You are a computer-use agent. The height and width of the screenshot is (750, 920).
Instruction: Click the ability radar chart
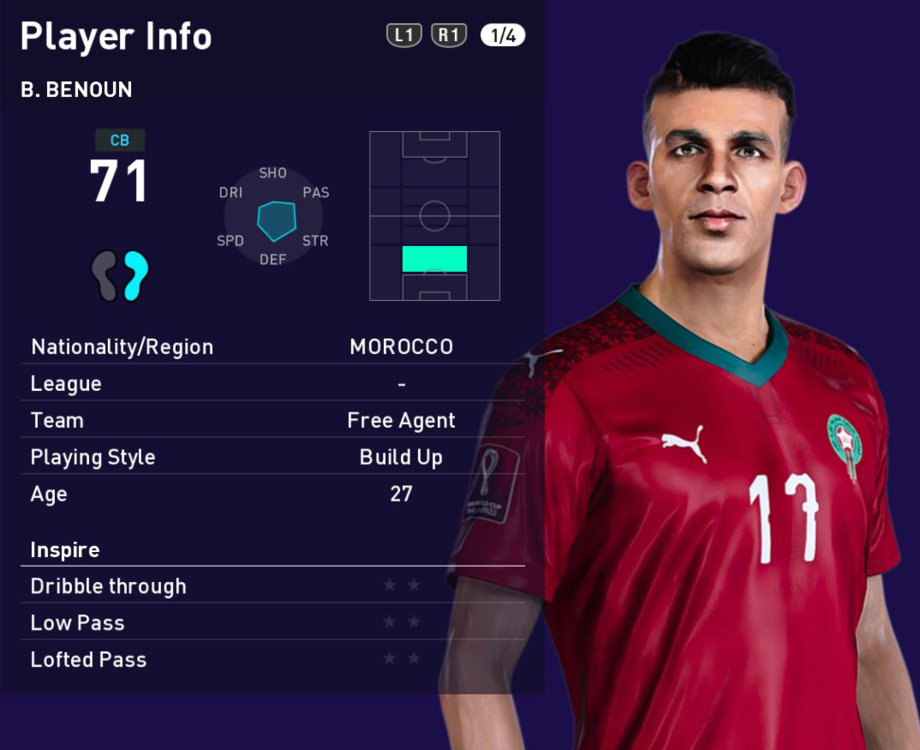(x=274, y=217)
